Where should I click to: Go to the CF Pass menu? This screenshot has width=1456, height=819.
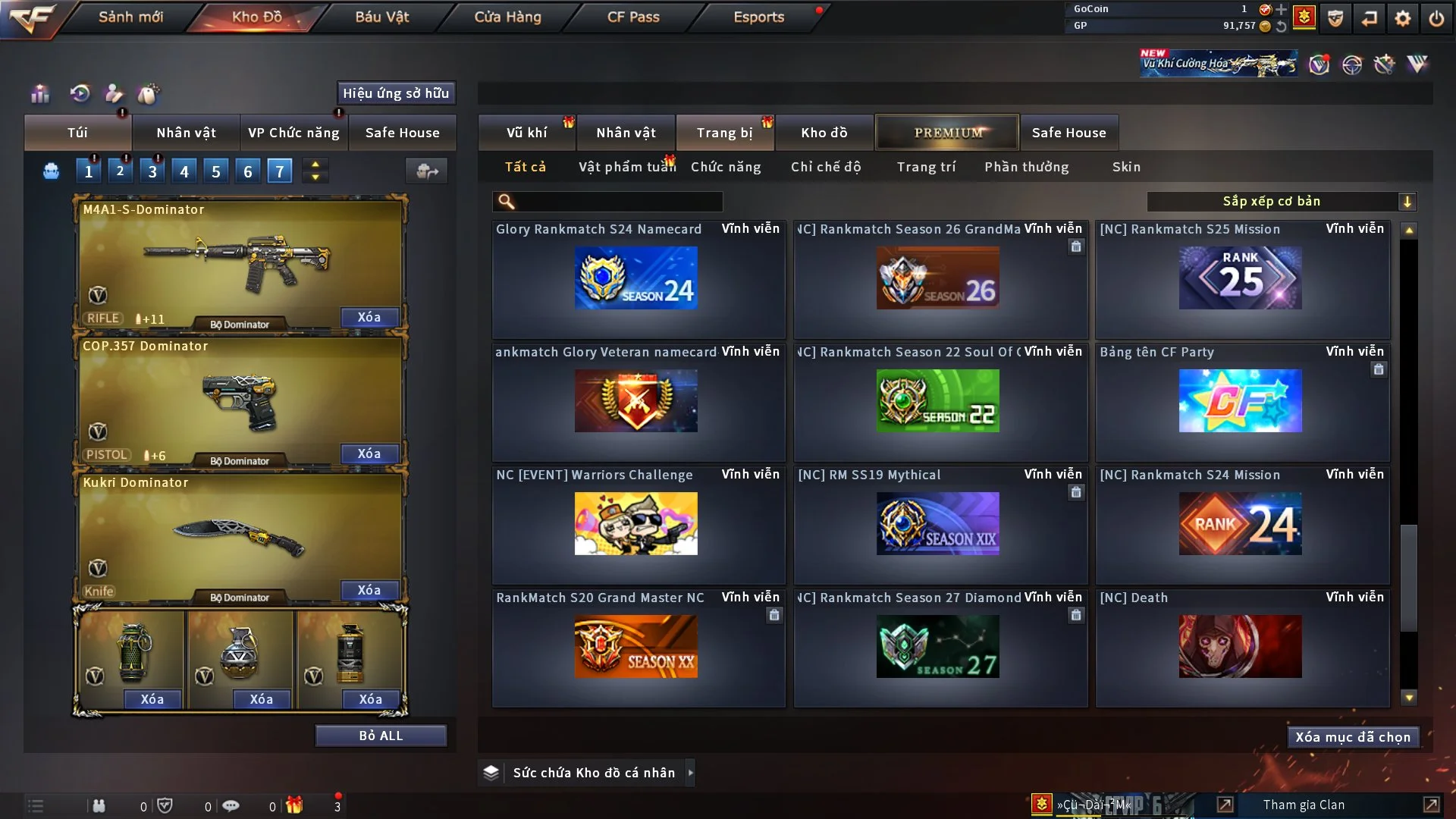(x=633, y=17)
